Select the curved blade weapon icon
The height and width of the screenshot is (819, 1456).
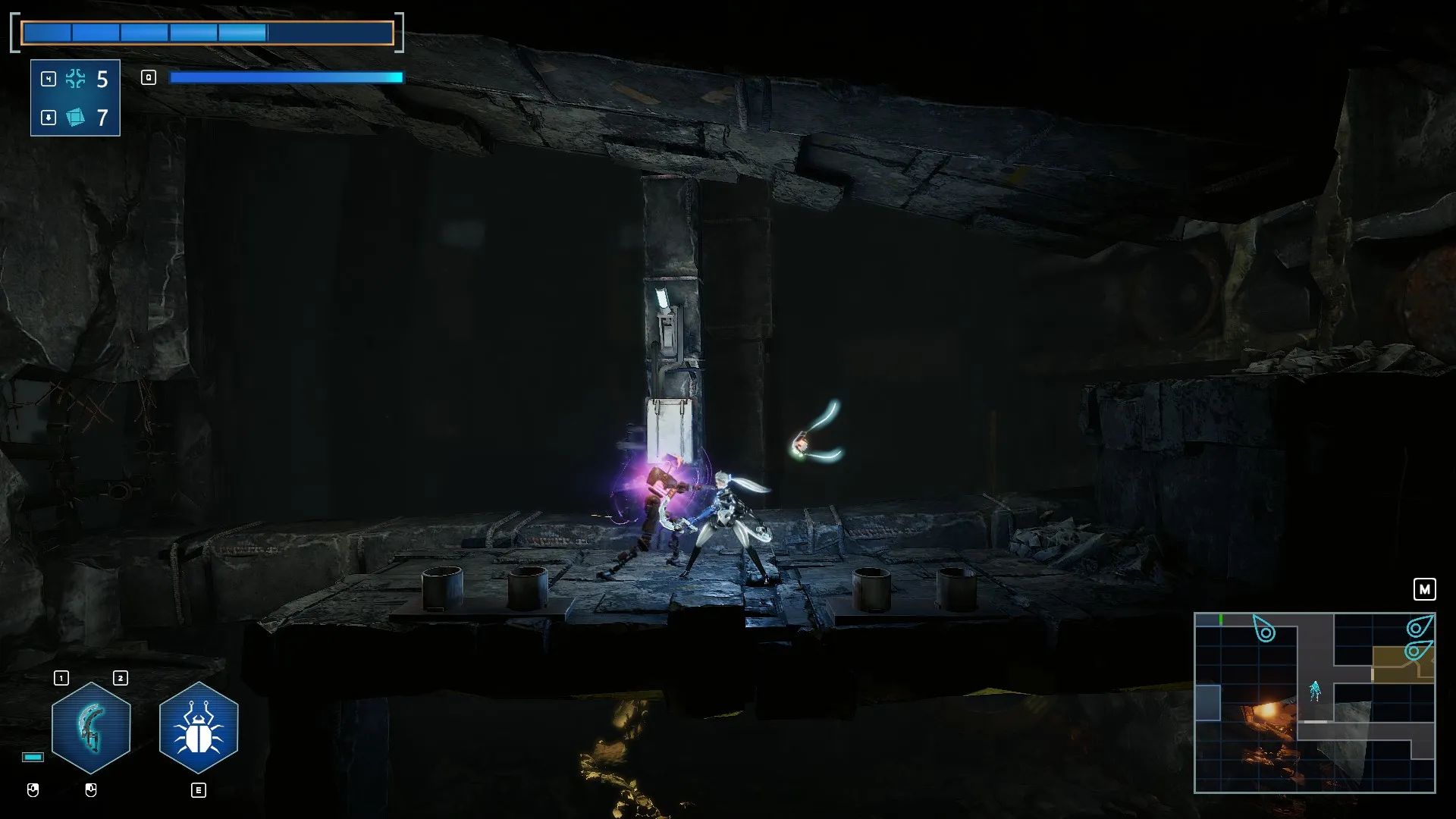pos(91,727)
